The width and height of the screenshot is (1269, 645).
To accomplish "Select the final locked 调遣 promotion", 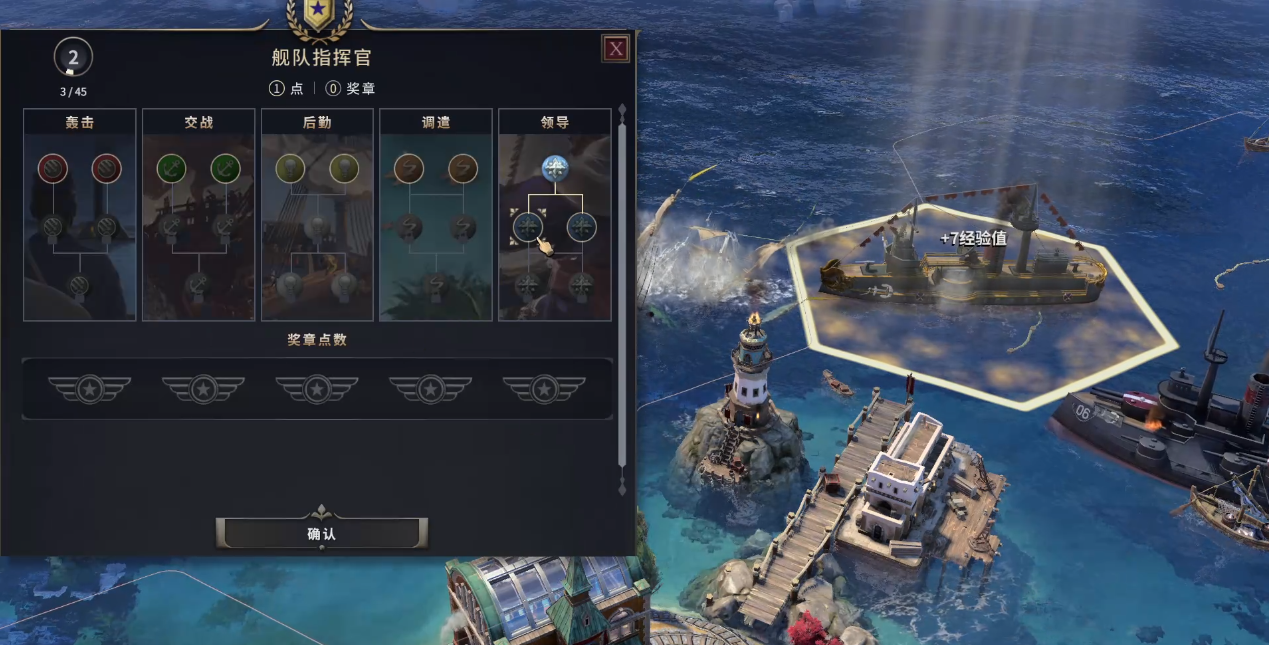I will (x=436, y=286).
